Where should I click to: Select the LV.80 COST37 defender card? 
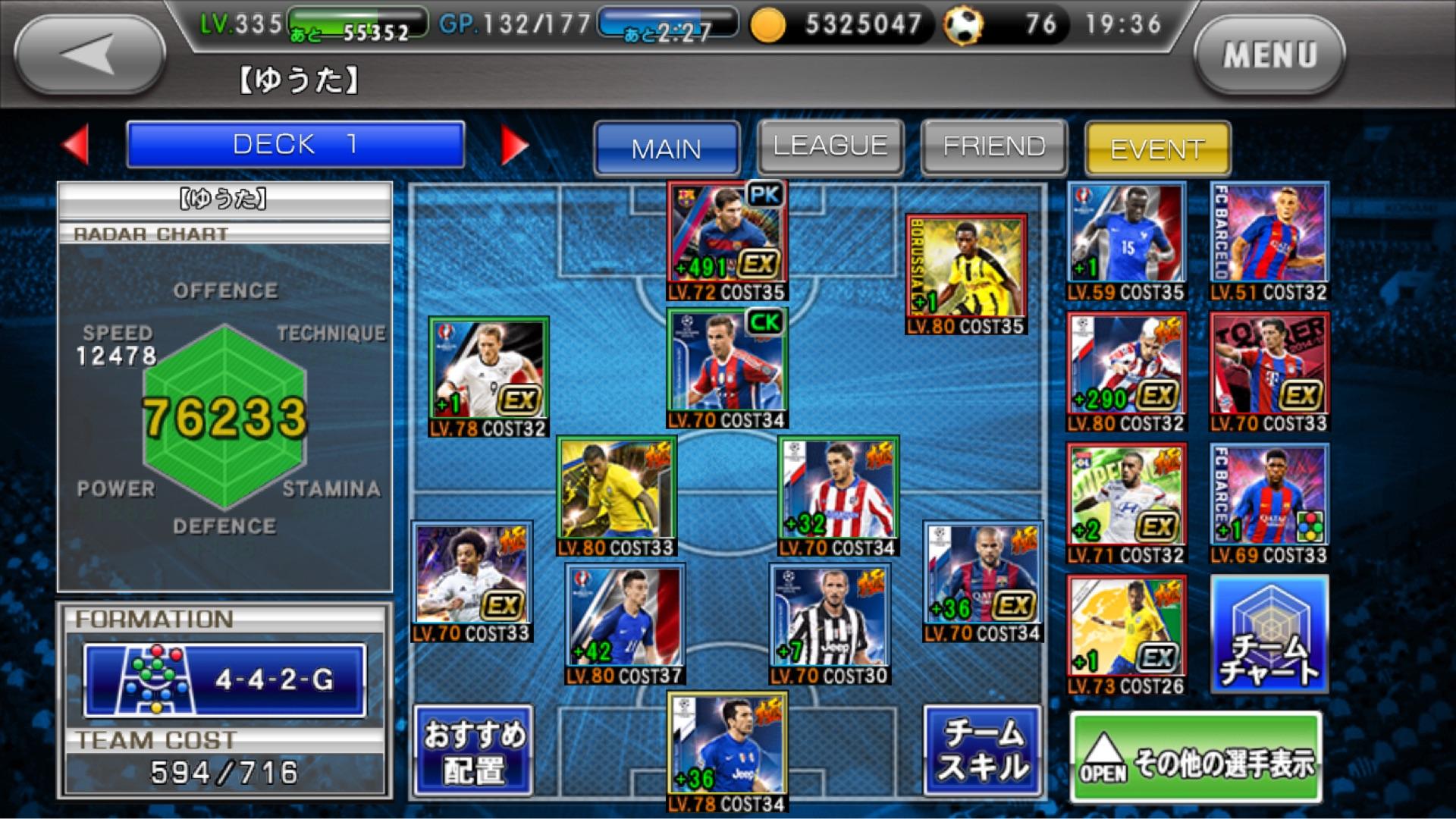pyautogui.click(x=625, y=620)
